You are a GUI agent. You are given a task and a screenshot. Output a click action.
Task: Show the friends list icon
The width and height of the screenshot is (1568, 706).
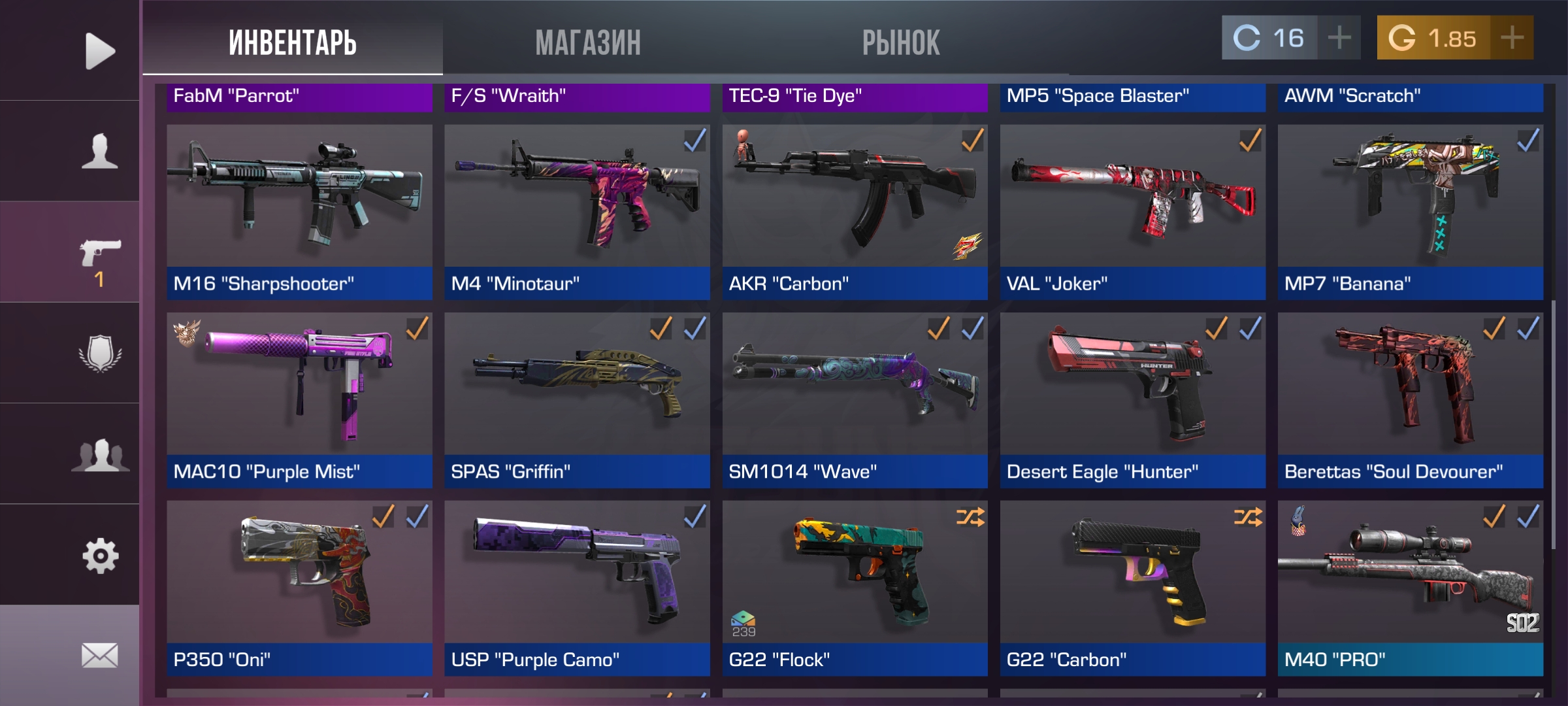coord(99,454)
